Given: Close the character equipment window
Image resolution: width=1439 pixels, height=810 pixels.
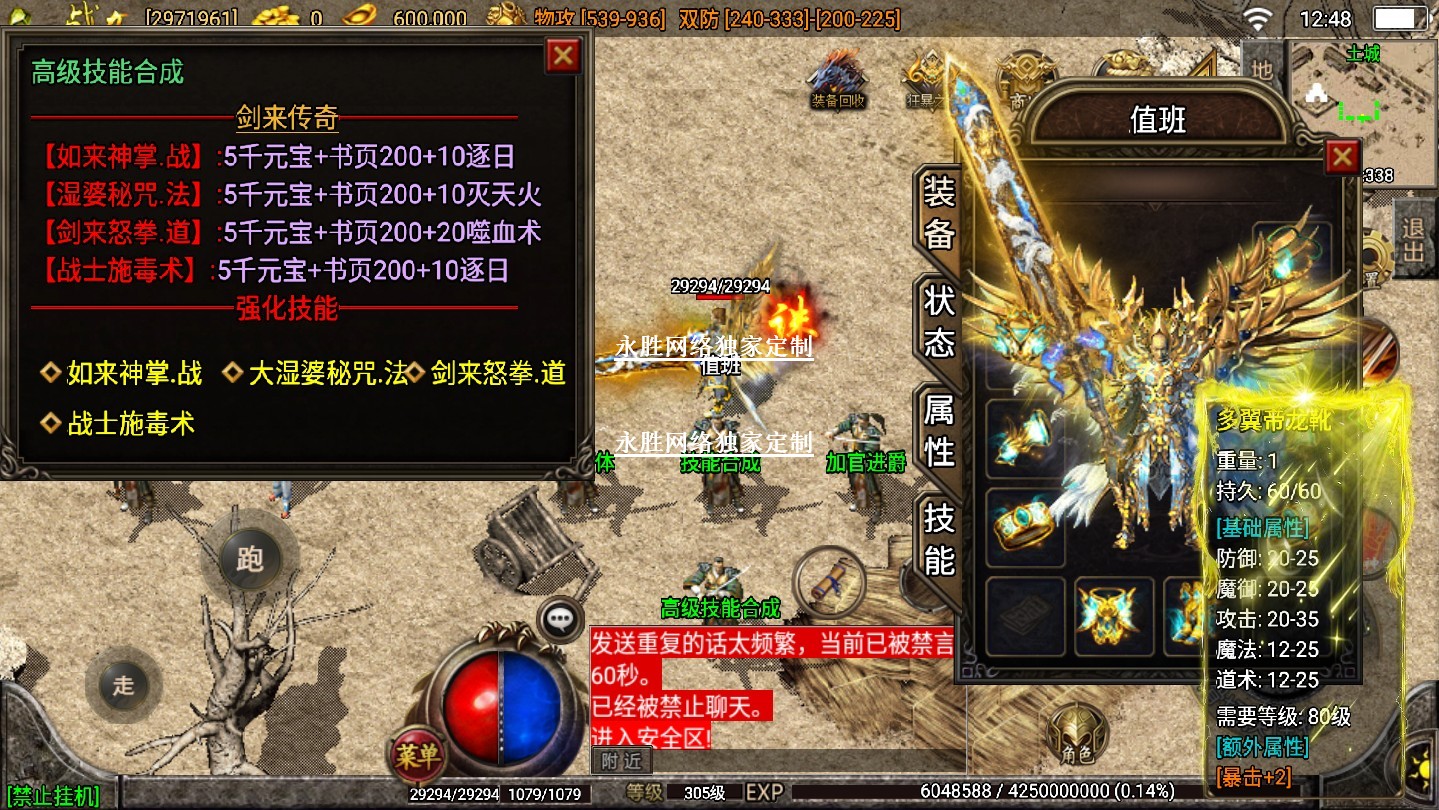Looking at the screenshot, I should pos(1341,157).
